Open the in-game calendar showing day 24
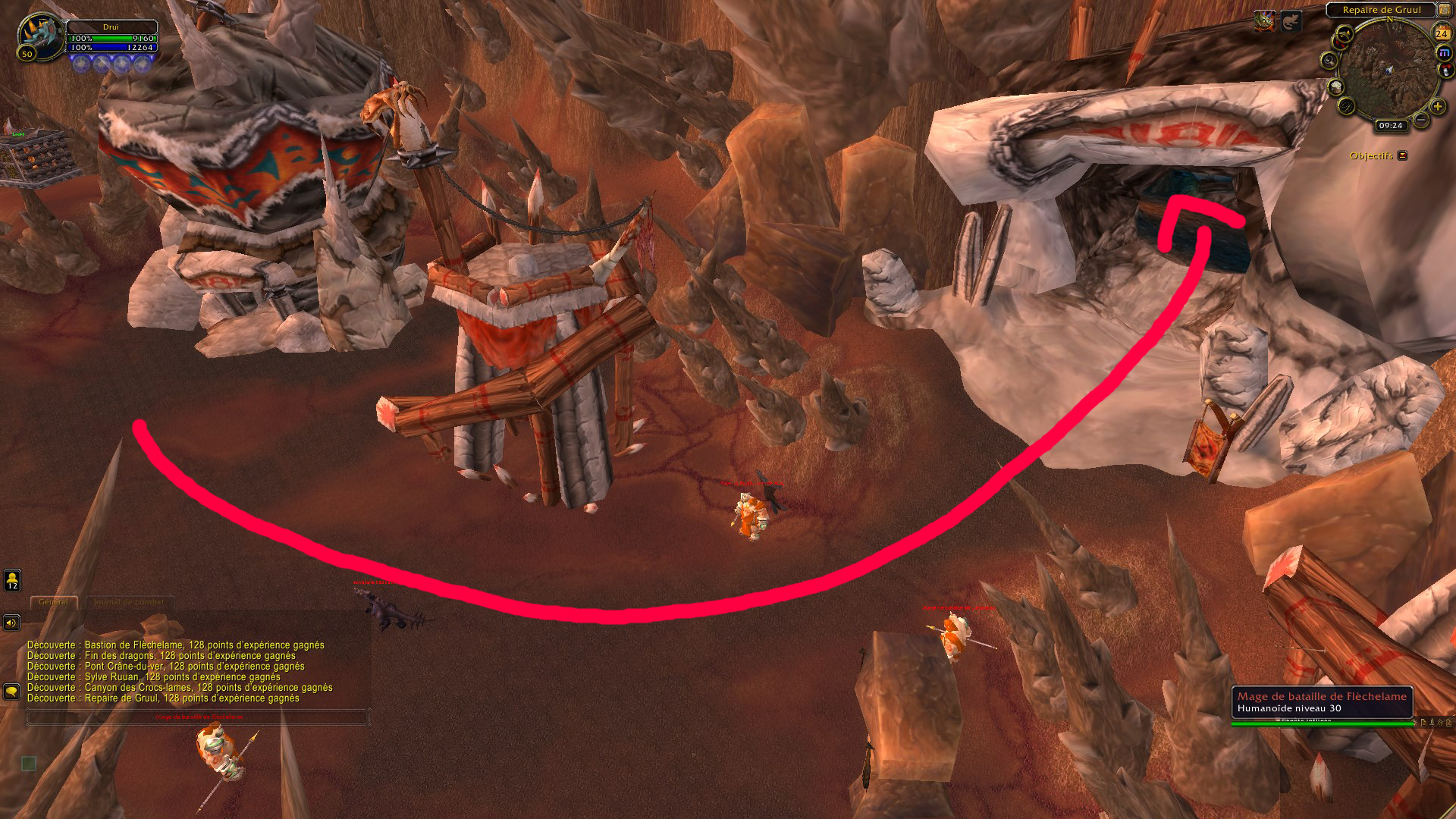 point(1443,33)
